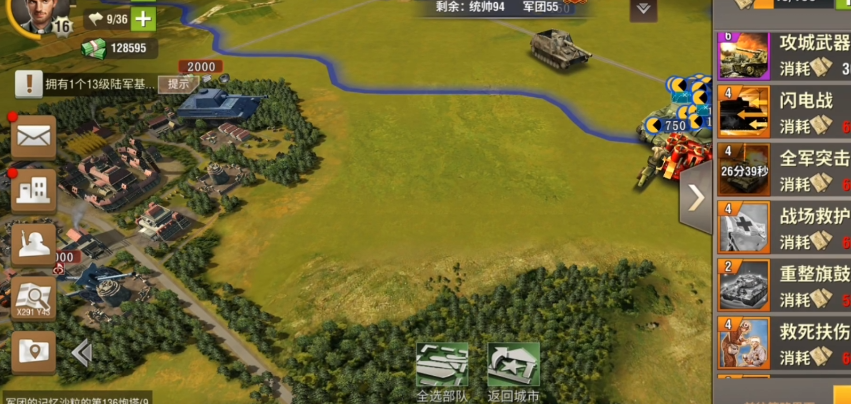Open the mail envelope icon

[33, 137]
